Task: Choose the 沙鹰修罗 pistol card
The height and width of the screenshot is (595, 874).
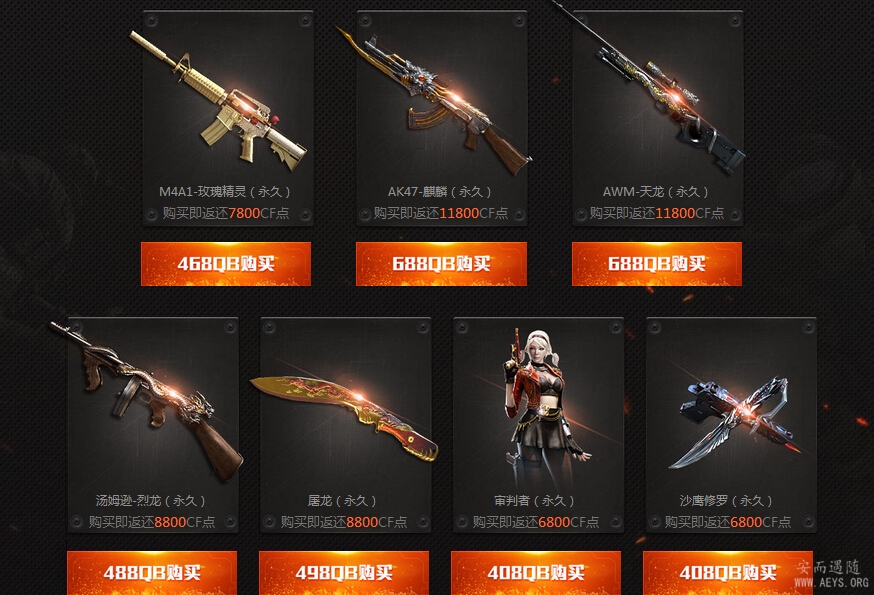Action: (x=730, y=425)
